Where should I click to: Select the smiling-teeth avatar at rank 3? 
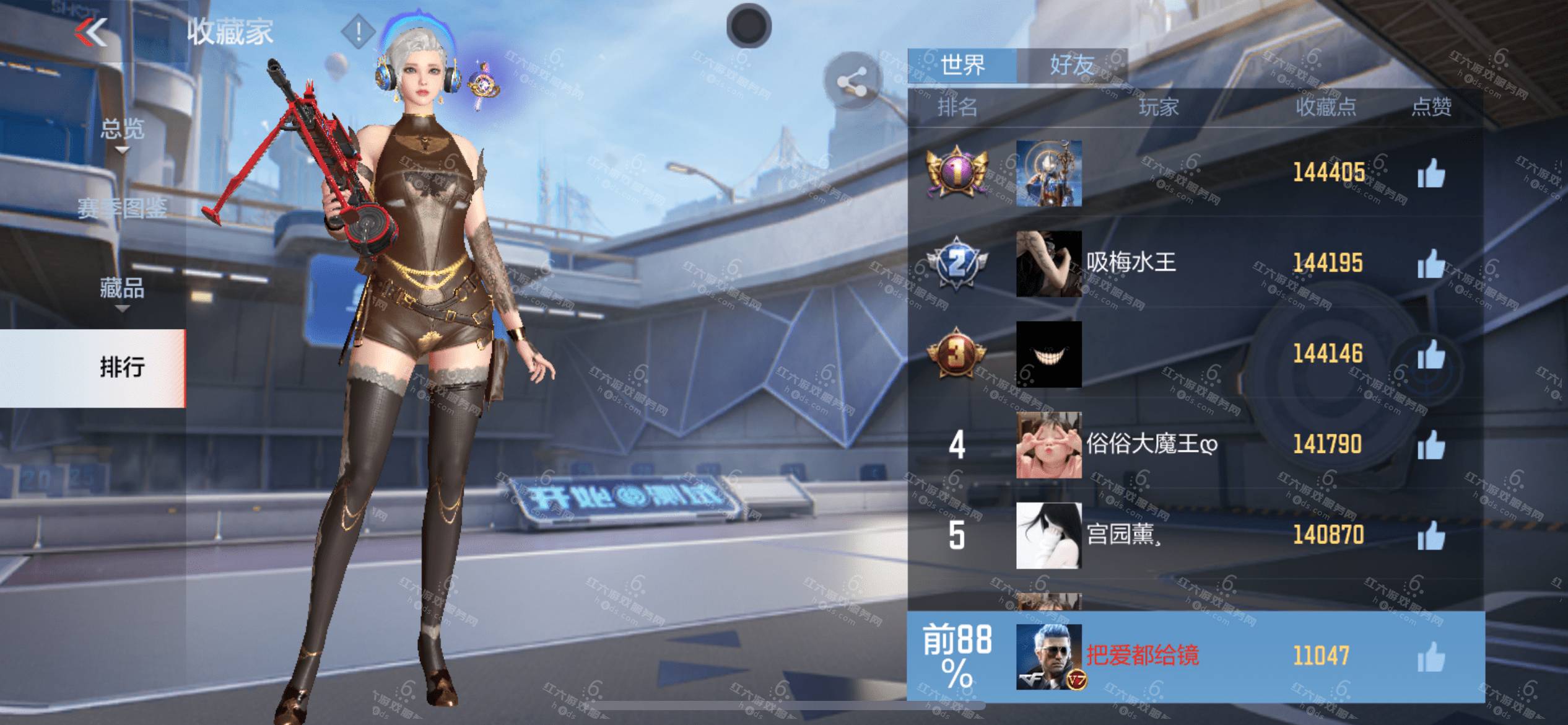point(1048,354)
